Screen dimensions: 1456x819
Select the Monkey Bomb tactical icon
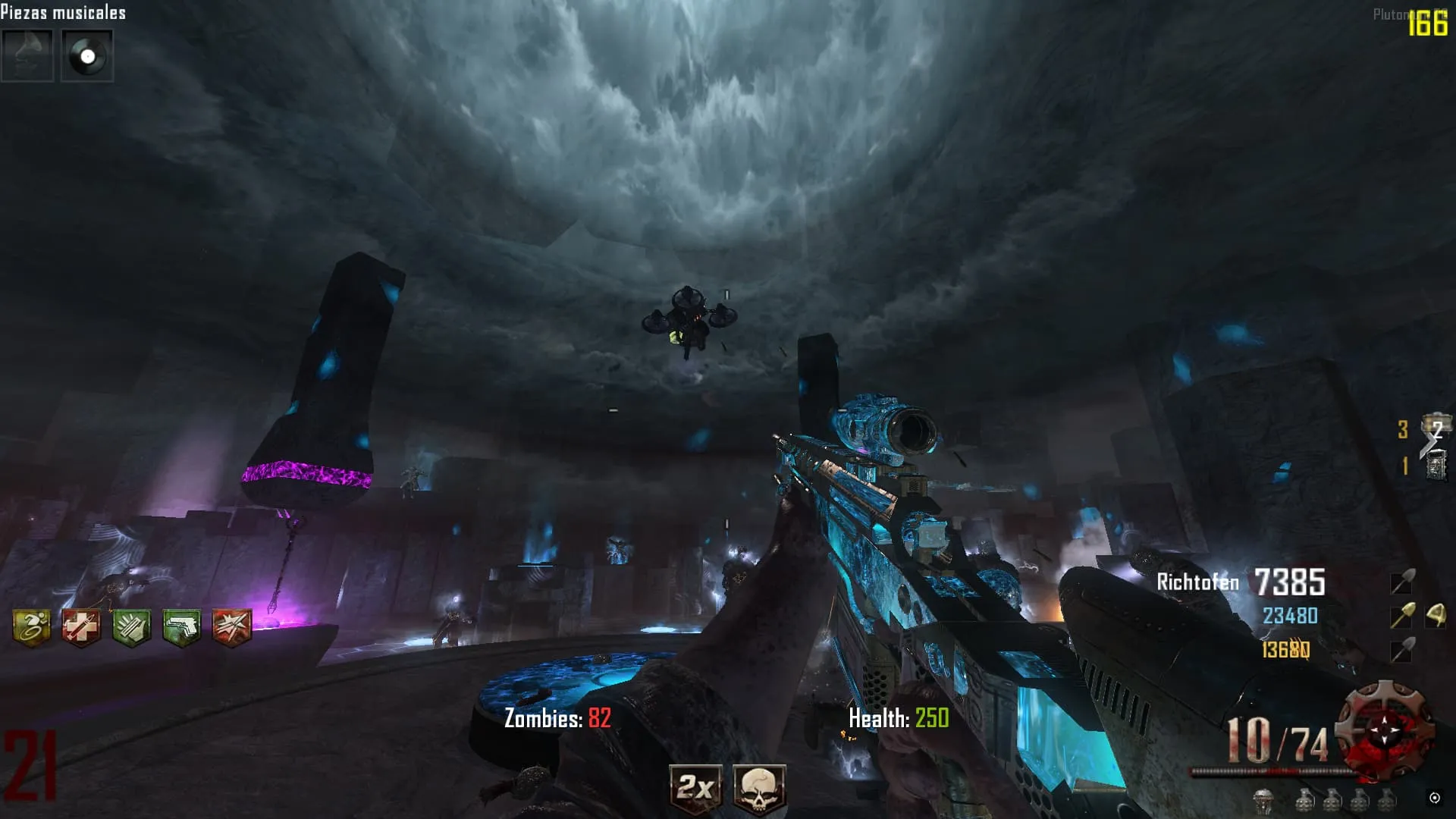coord(1263,799)
